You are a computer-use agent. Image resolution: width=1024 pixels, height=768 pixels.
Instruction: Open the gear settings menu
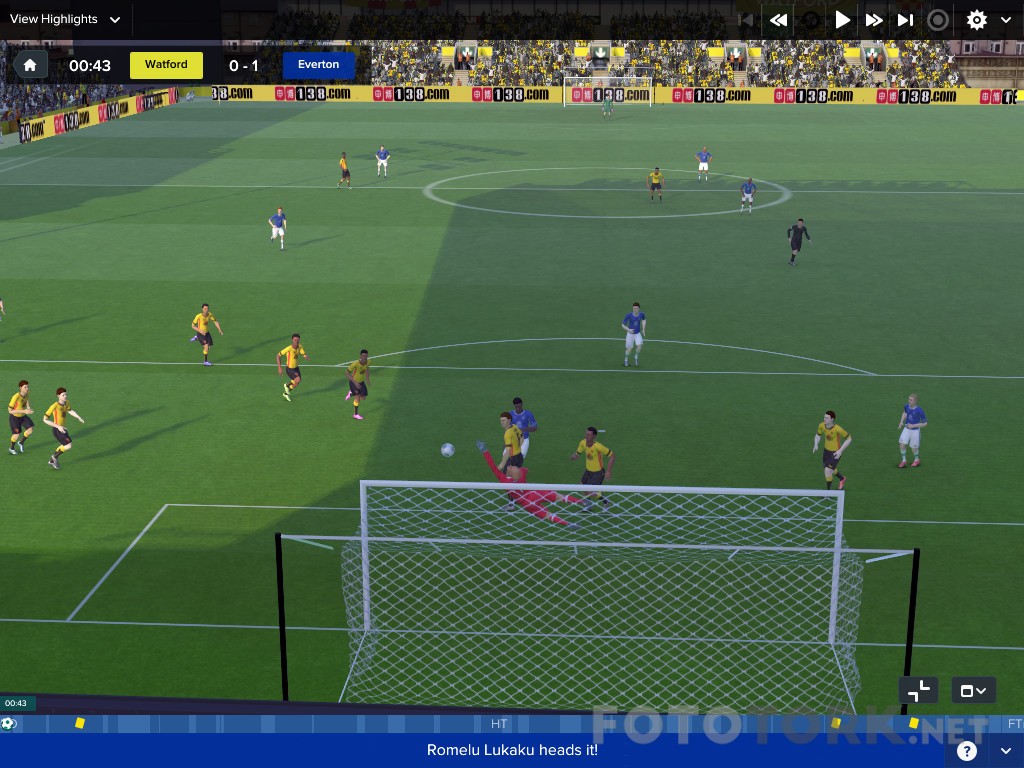976,20
